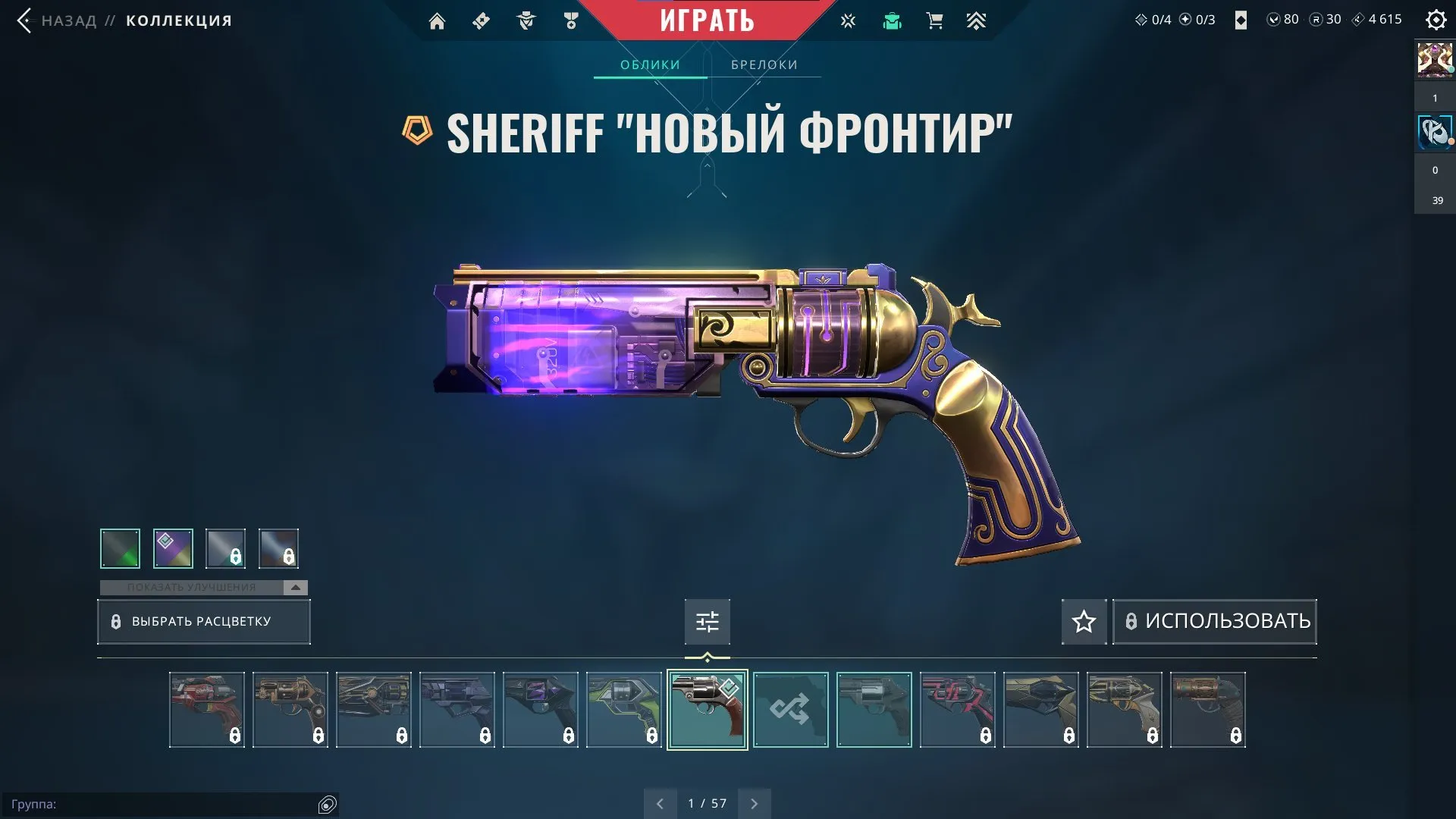The height and width of the screenshot is (819, 1456).
Task: Advance to next skin page with right arrow
Action: coord(754,802)
